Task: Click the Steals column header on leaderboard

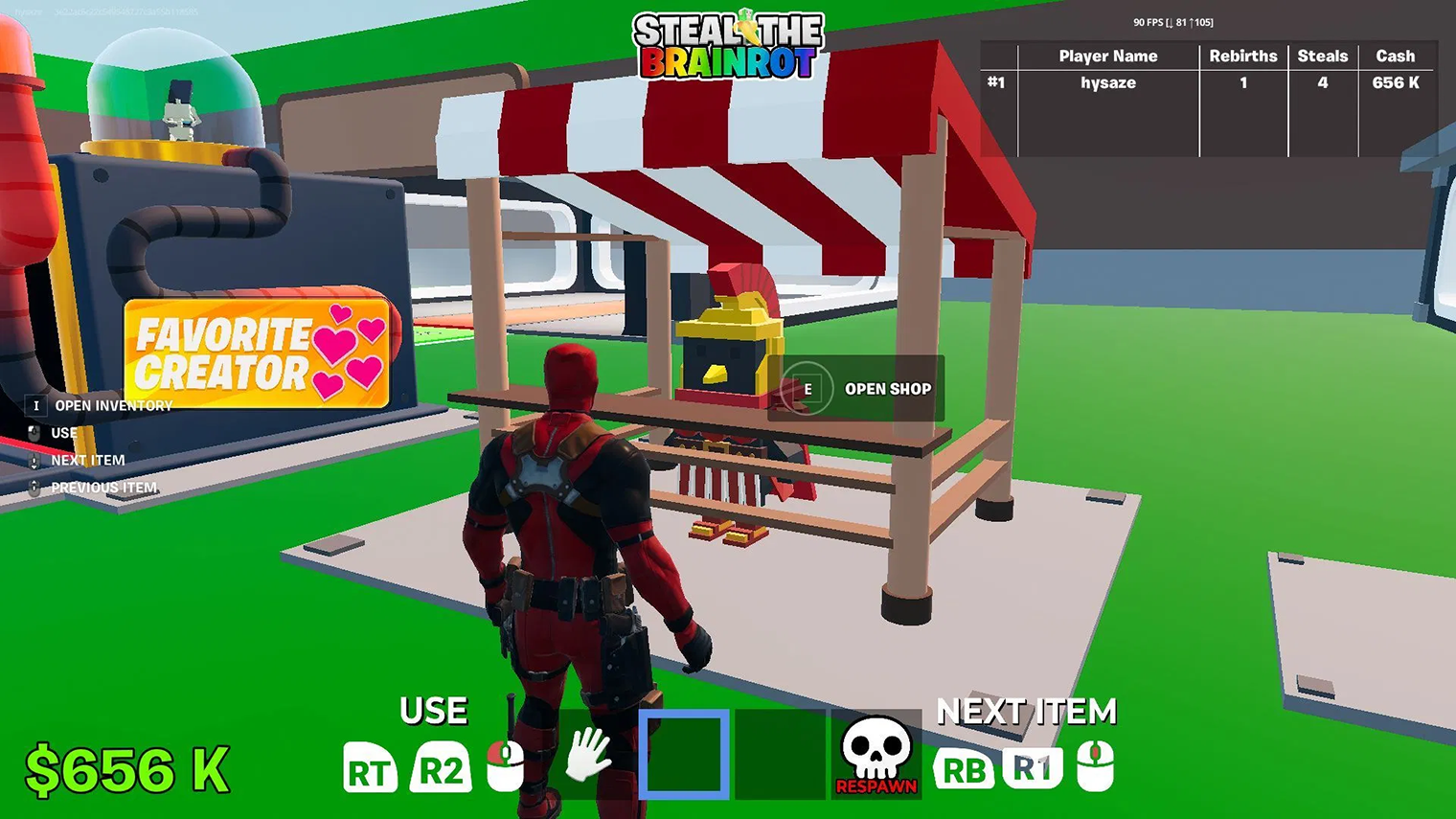Action: click(x=1323, y=56)
